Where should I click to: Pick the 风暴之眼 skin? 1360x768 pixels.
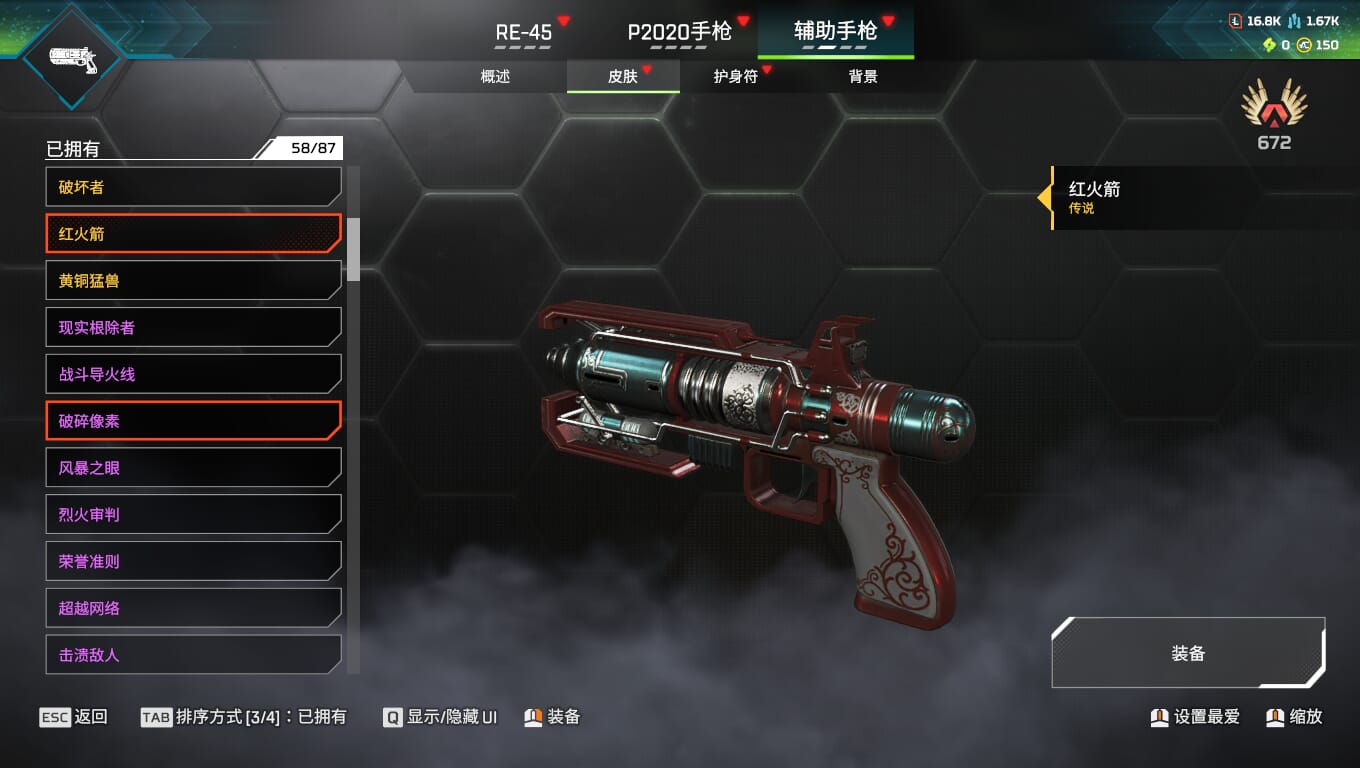coord(193,468)
